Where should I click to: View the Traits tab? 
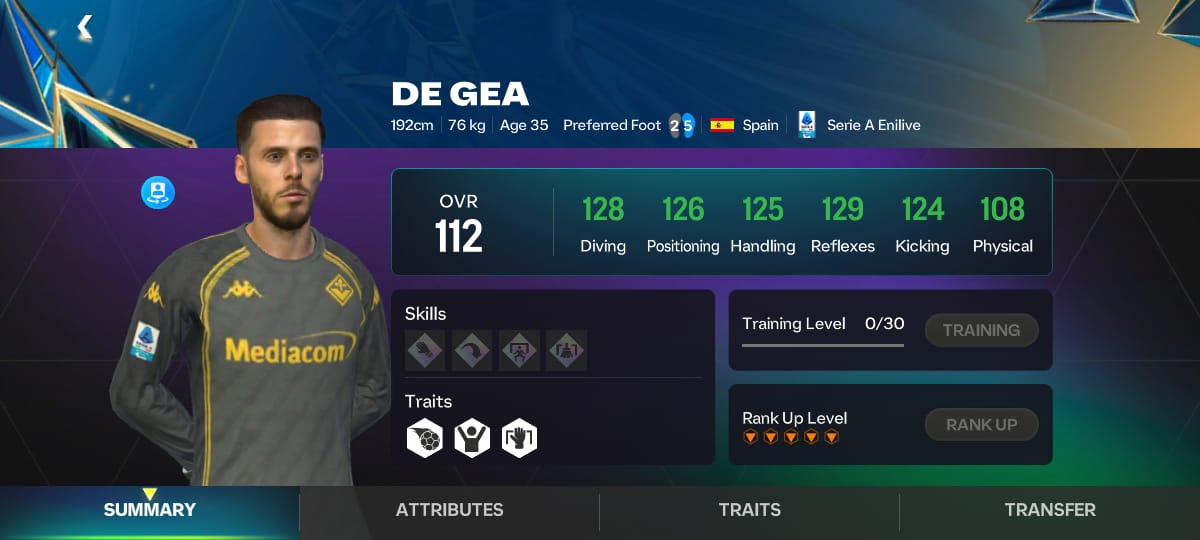pos(749,510)
